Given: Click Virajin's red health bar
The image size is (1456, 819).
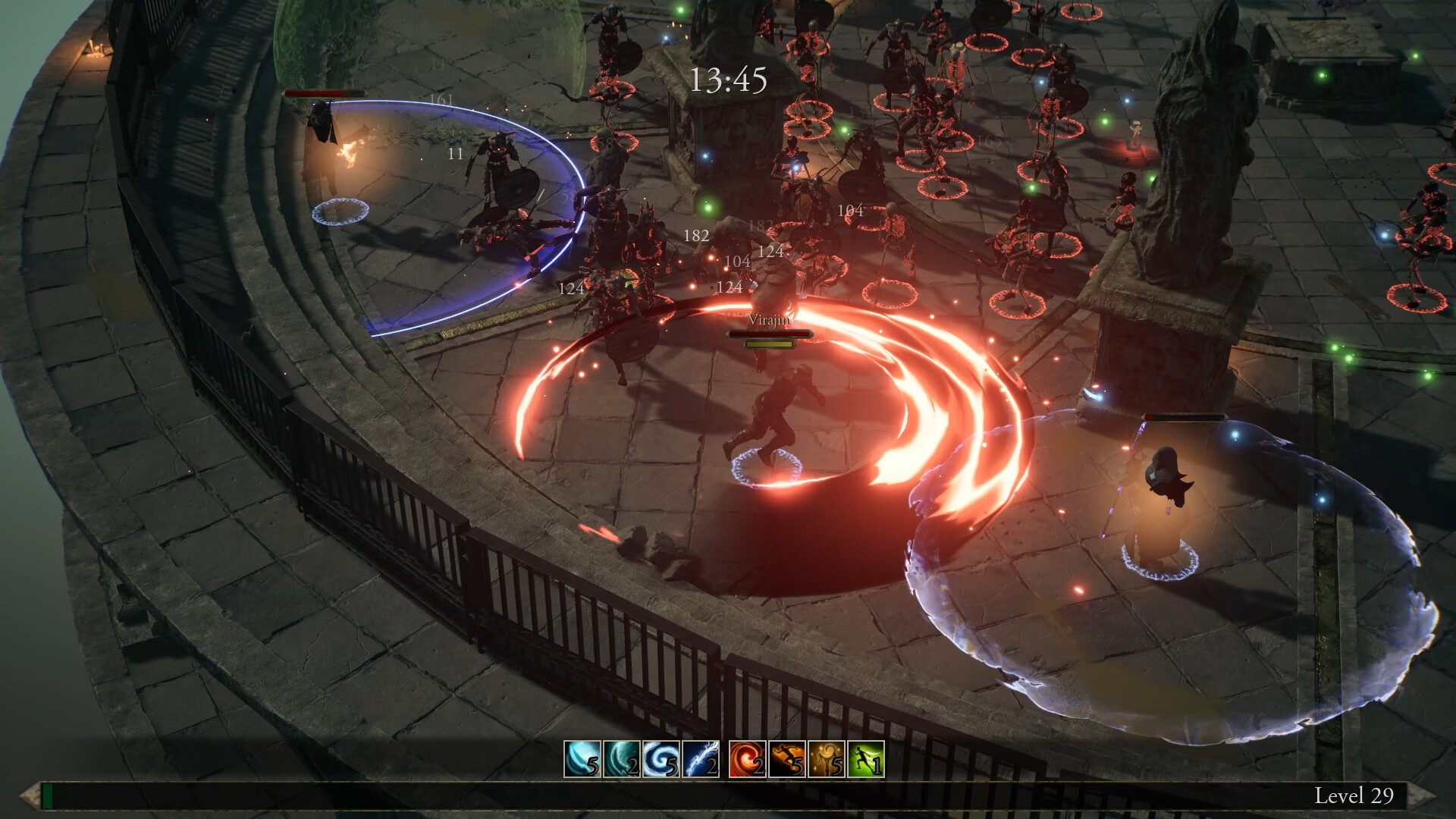Looking at the screenshot, I should 768,332.
